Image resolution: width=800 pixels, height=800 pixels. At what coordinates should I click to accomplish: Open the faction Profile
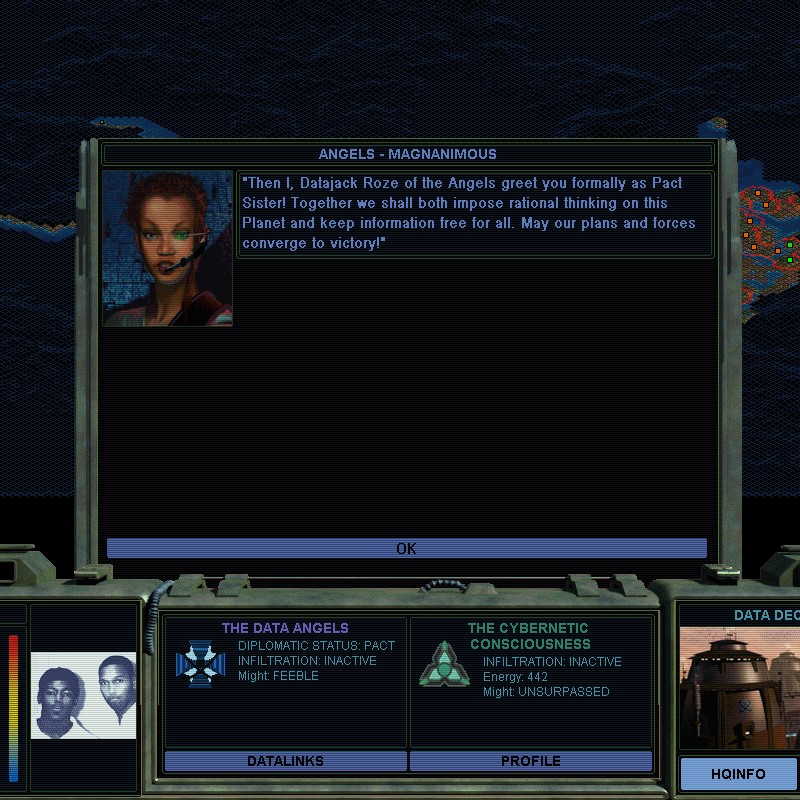pos(530,761)
